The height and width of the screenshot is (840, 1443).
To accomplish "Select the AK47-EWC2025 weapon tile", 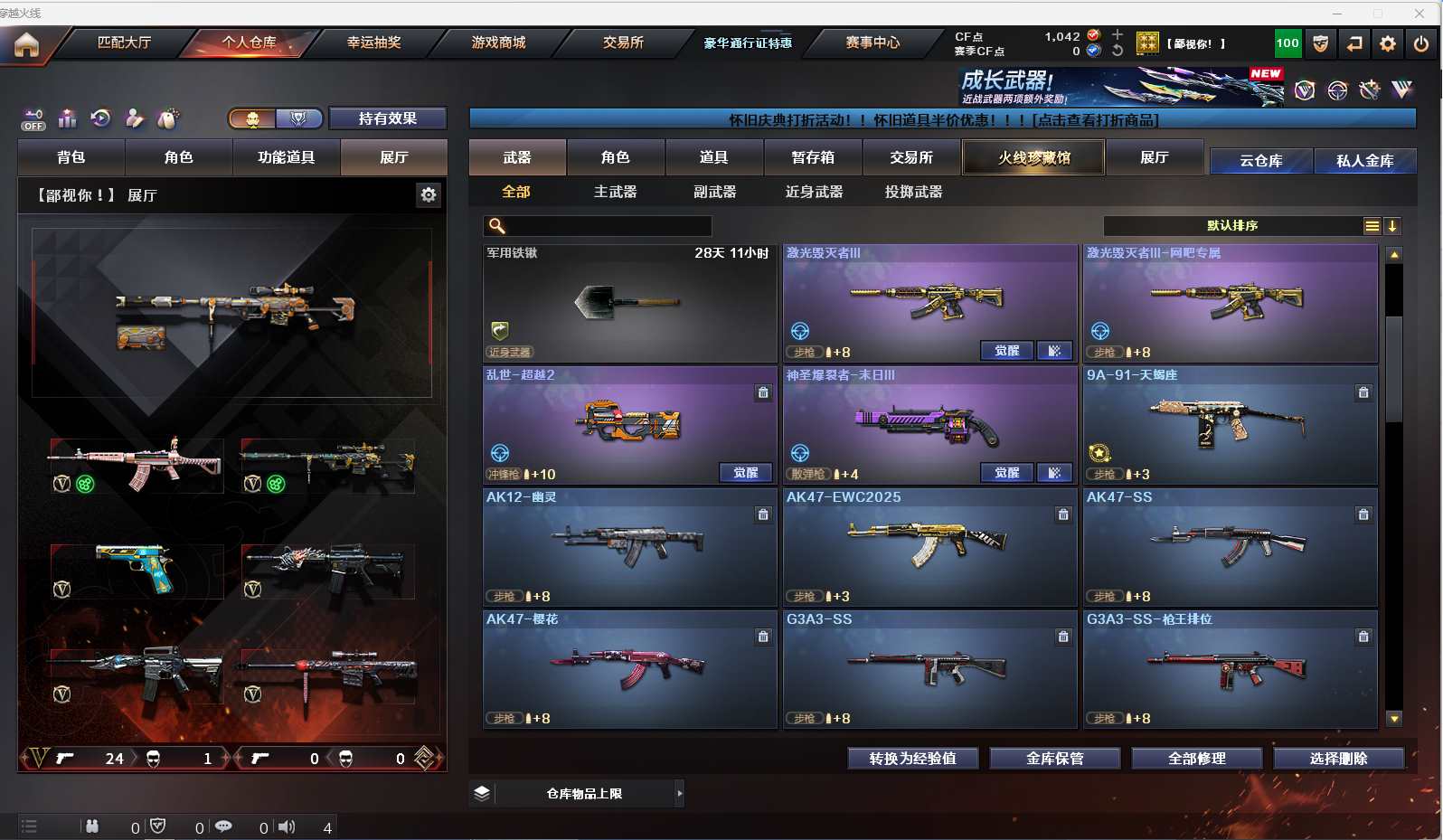I will (x=928, y=546).
